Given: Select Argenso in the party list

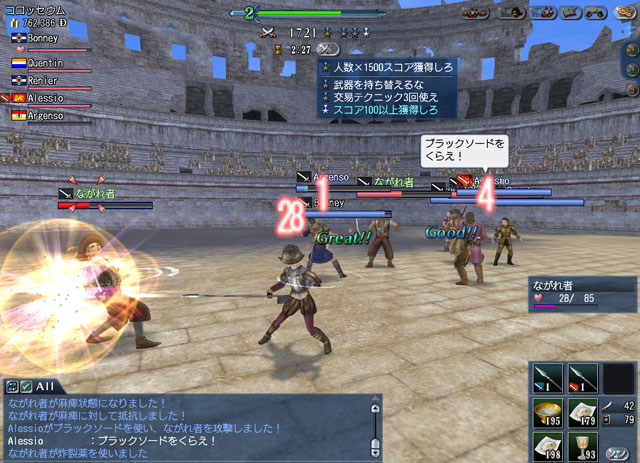Looking at the screenshot, I should click(x=44, y=116).
